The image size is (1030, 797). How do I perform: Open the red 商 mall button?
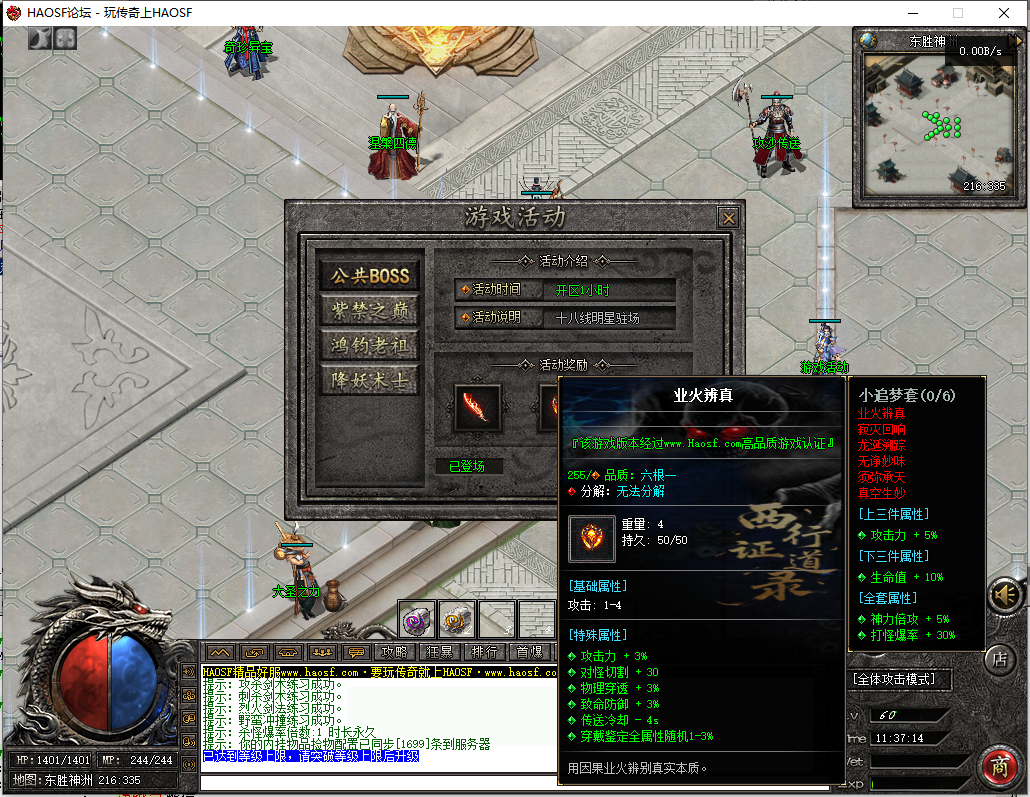coord(999,766)
